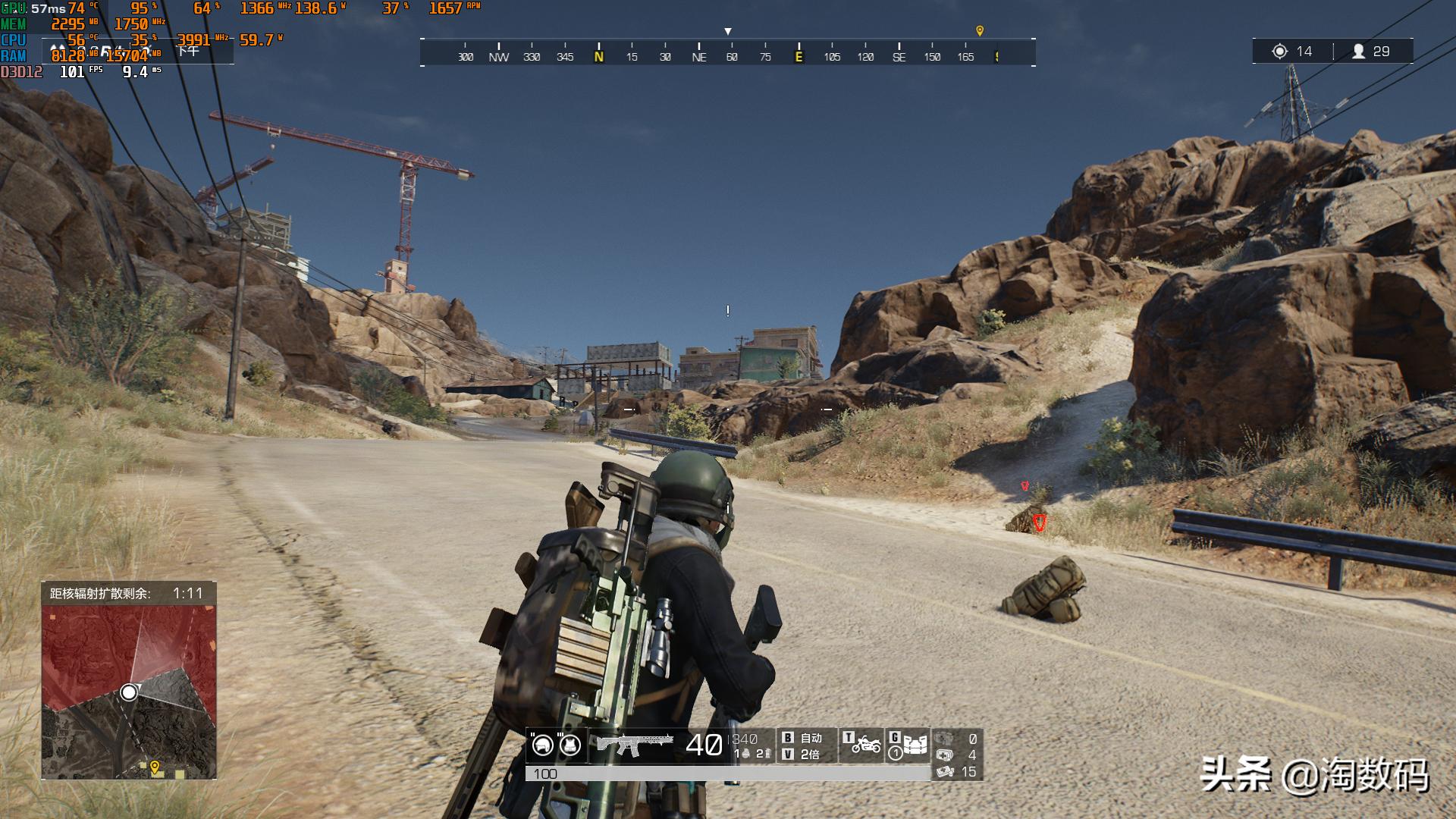
Task: Show the remaining players icon
Action: pos(1359,52)
